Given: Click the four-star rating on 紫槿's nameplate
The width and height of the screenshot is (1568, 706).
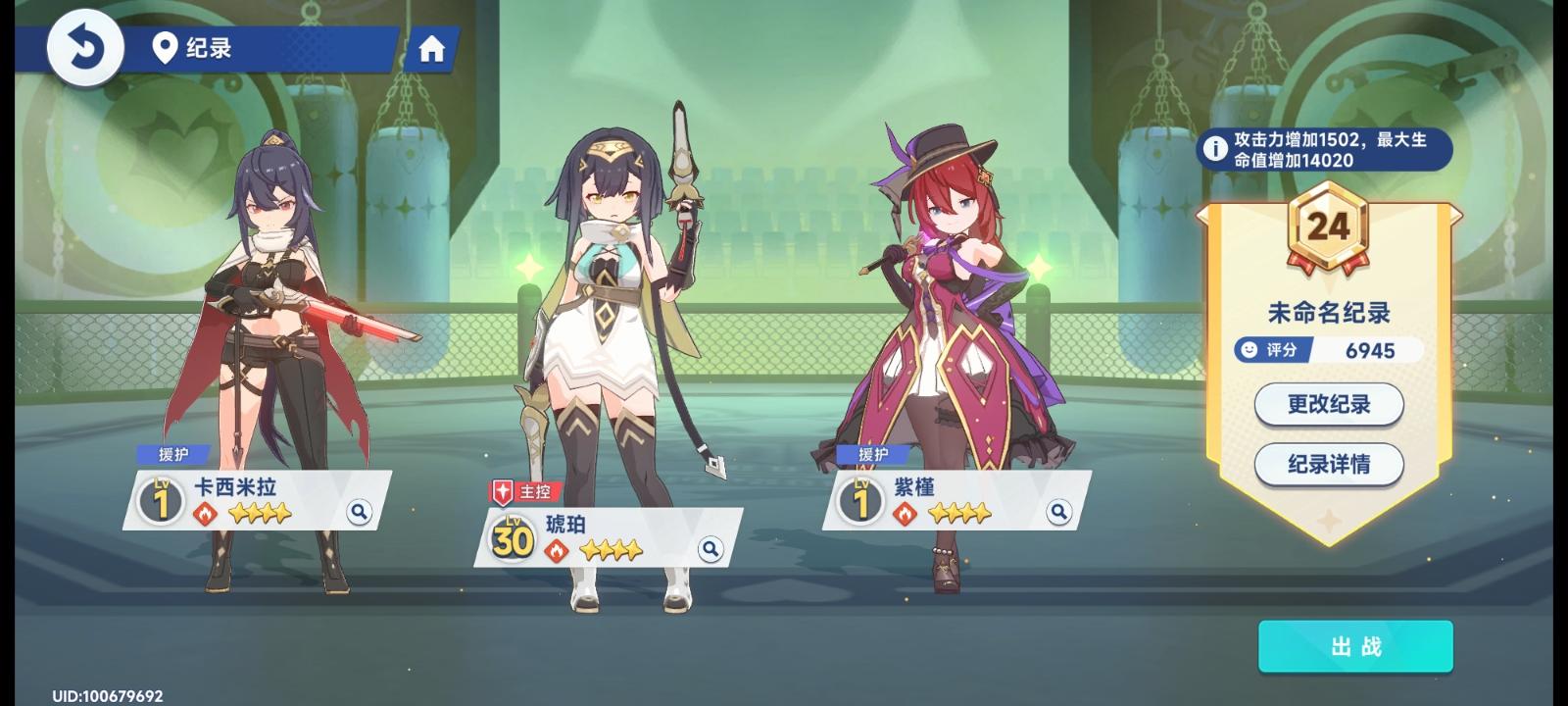Looking at the screenshot, I should click(960, 511).
